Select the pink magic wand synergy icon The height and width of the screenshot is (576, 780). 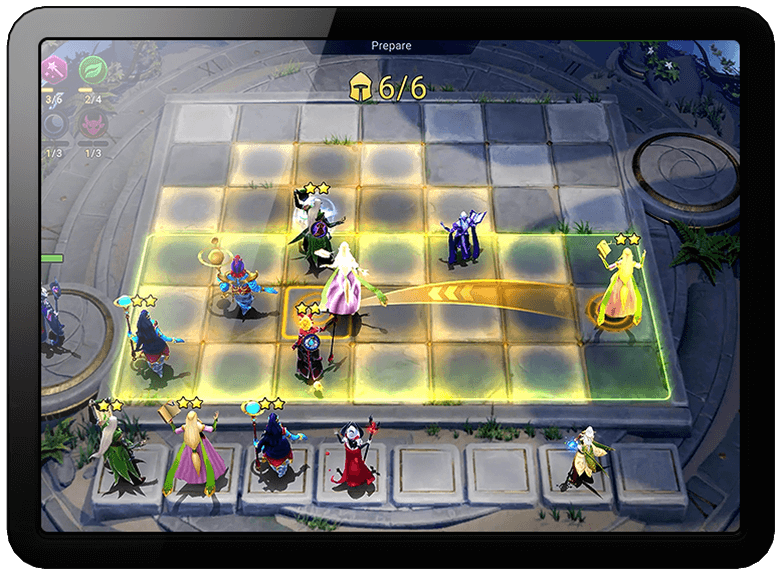[53, 70]
